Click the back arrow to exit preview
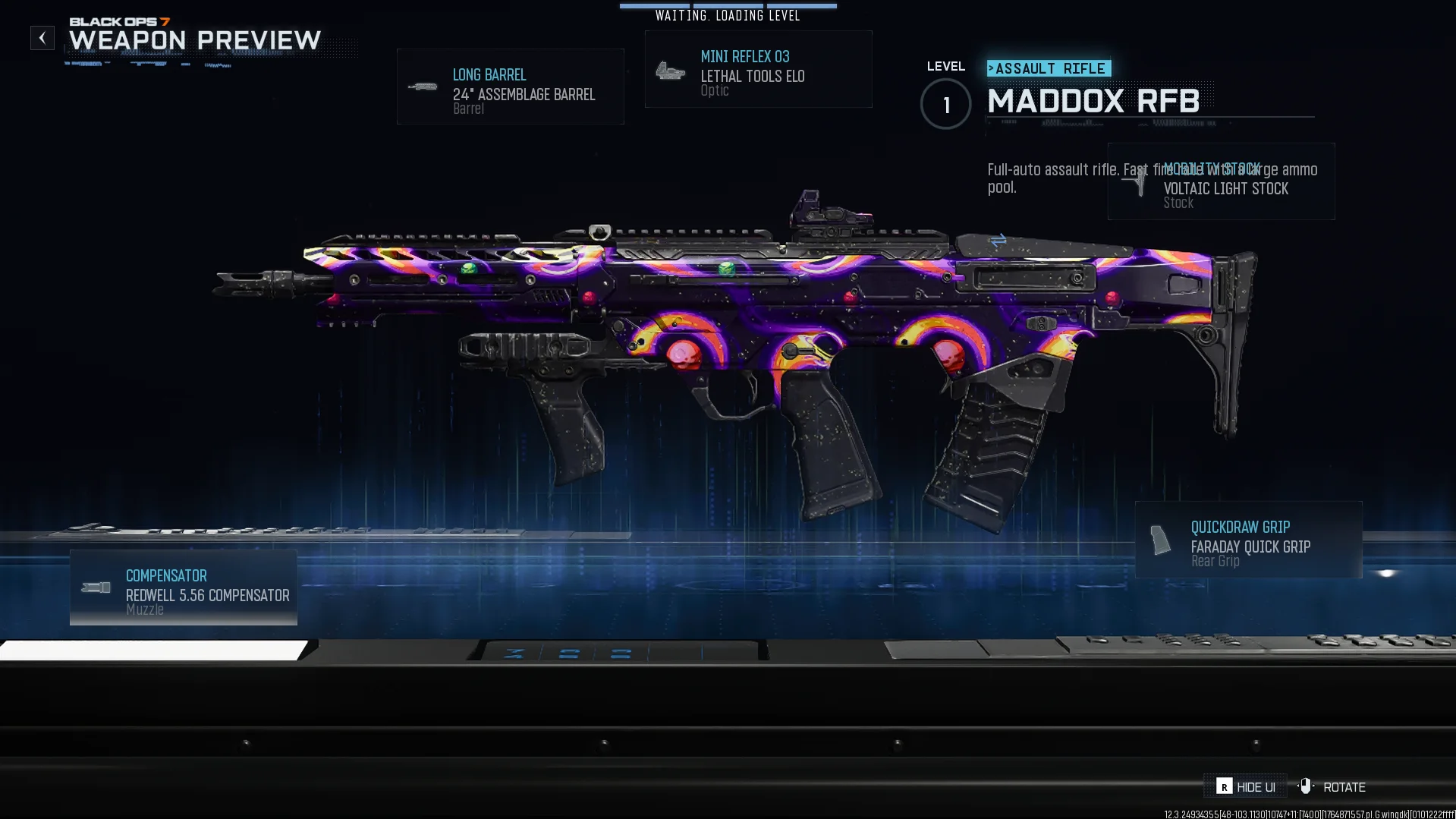1456x819 pixels. click(42, 37)
